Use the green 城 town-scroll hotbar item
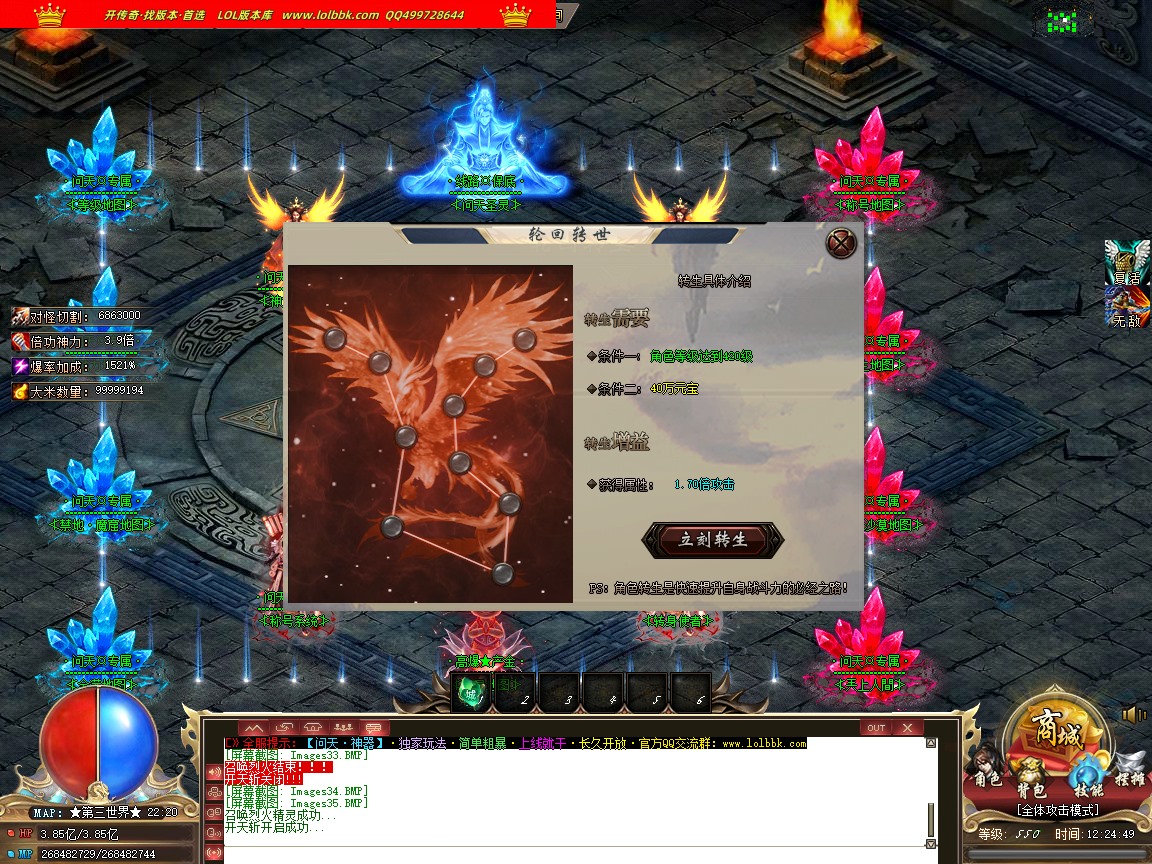 click(x=471, y=691)
